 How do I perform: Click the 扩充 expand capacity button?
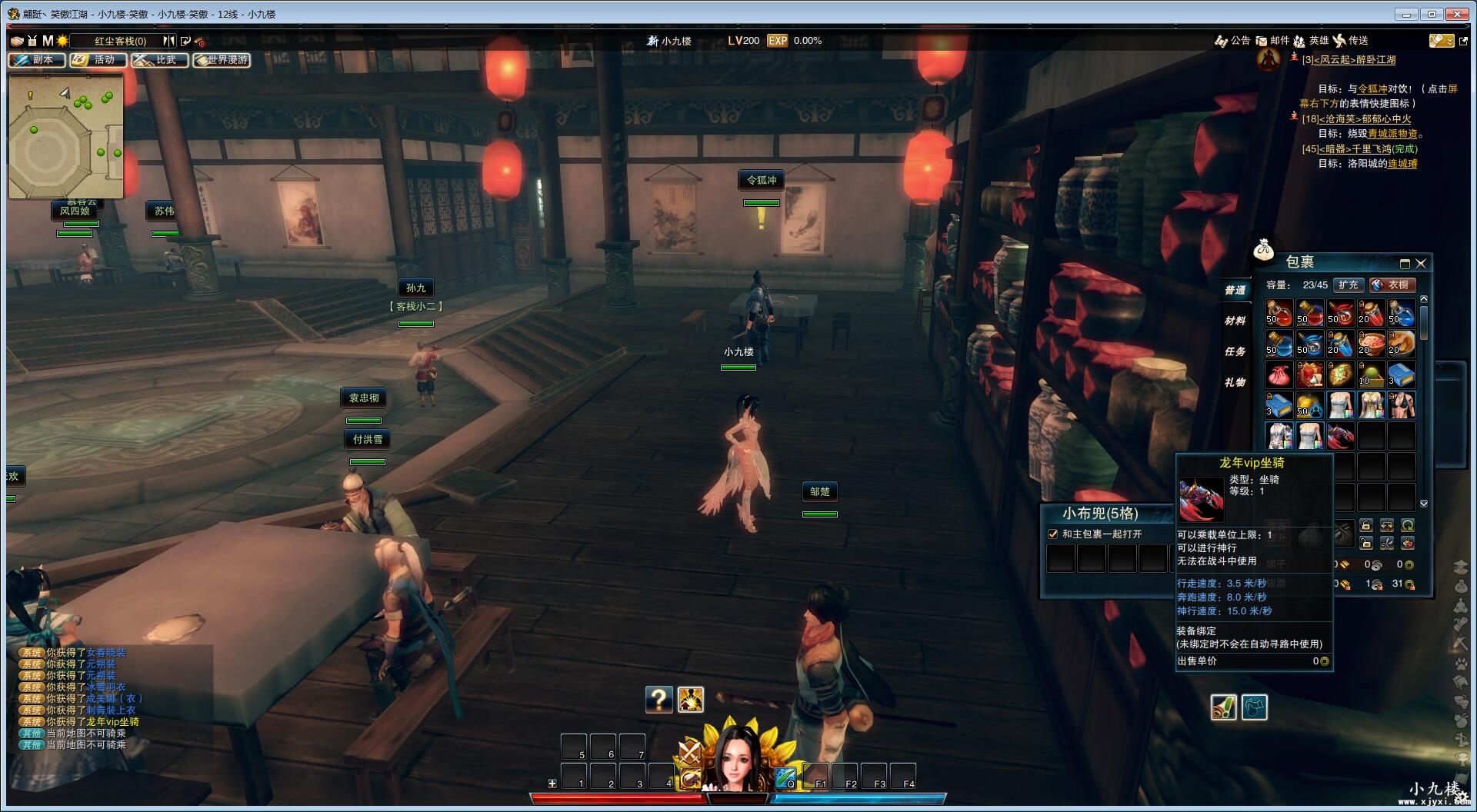pos(1348,285)
